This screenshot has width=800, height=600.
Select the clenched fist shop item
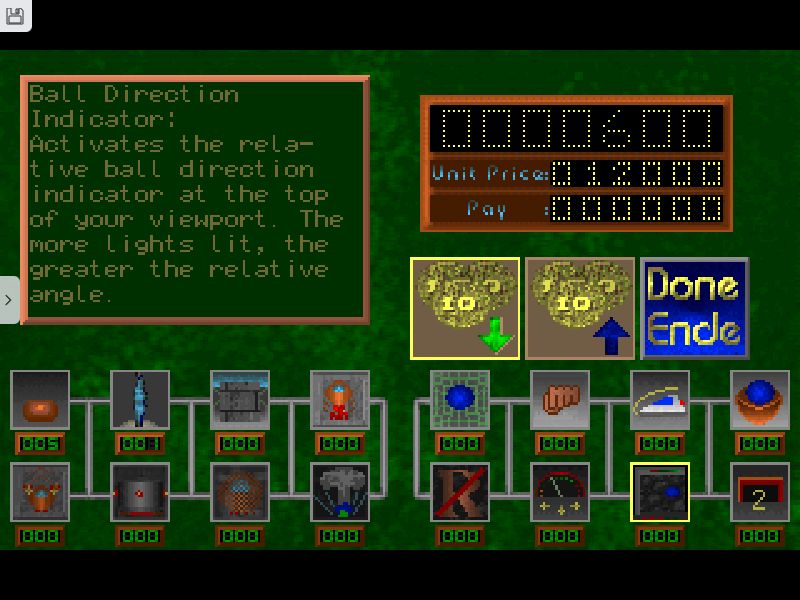click(560, 400)
